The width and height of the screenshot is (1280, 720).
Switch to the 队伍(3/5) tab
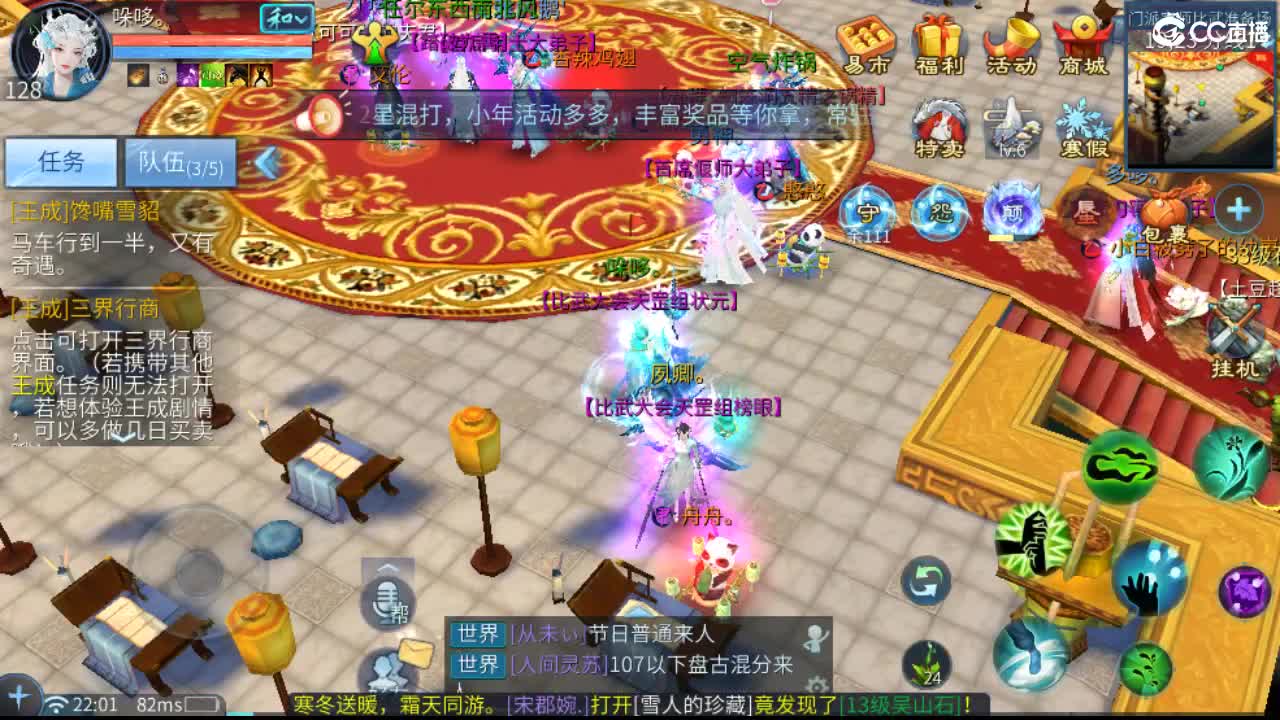178,163
